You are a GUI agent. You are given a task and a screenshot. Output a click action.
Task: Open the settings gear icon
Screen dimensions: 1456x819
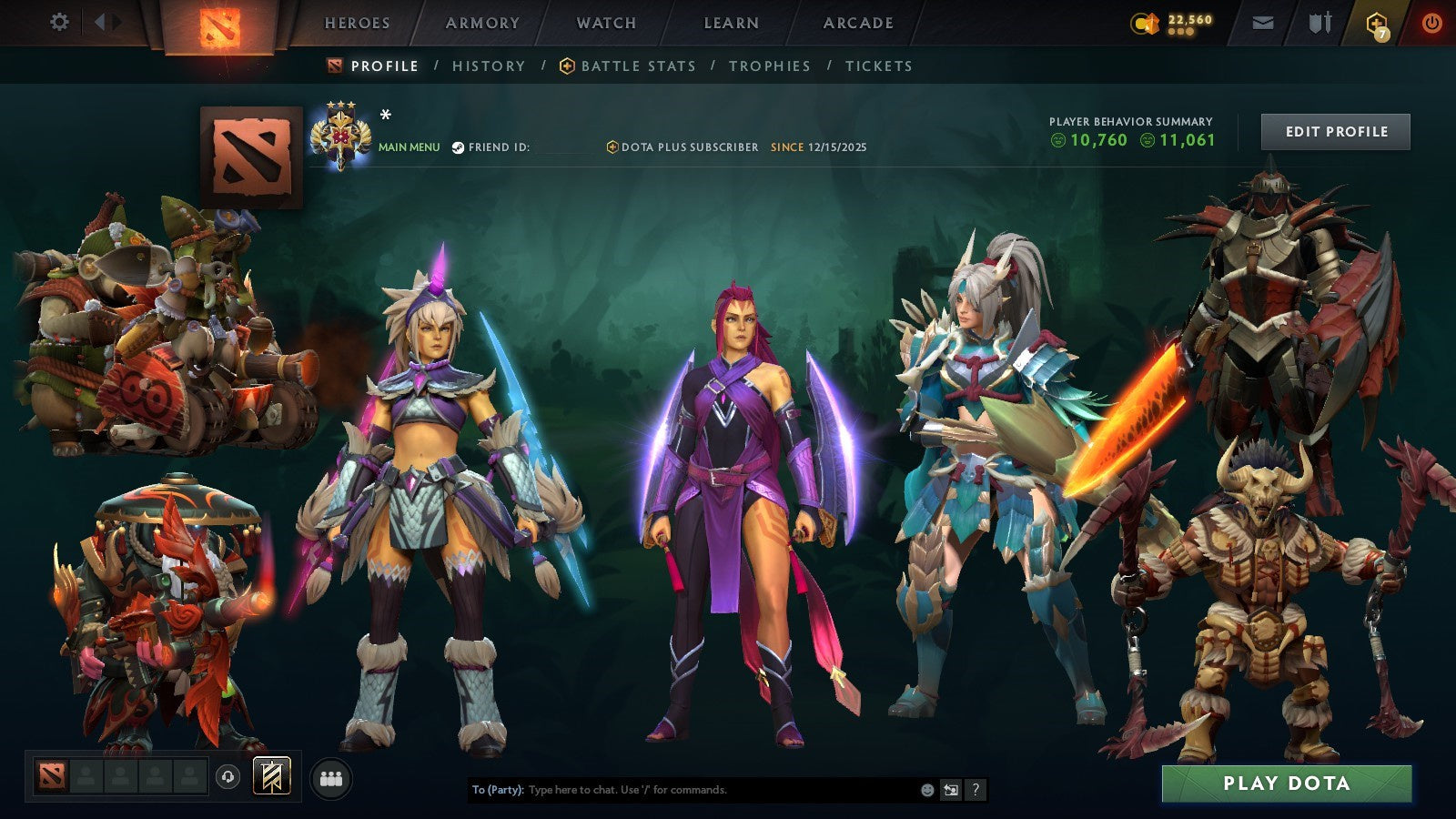point(60,21)
